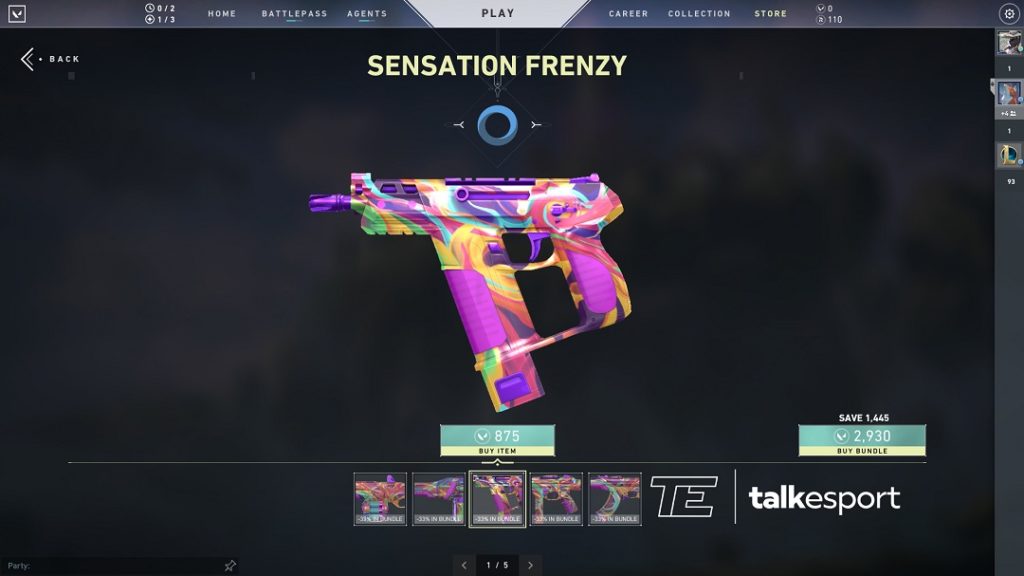Show the previous variant with the left arrow beside the ring
The image size is (1024, 576).
(x=459, y=125)
